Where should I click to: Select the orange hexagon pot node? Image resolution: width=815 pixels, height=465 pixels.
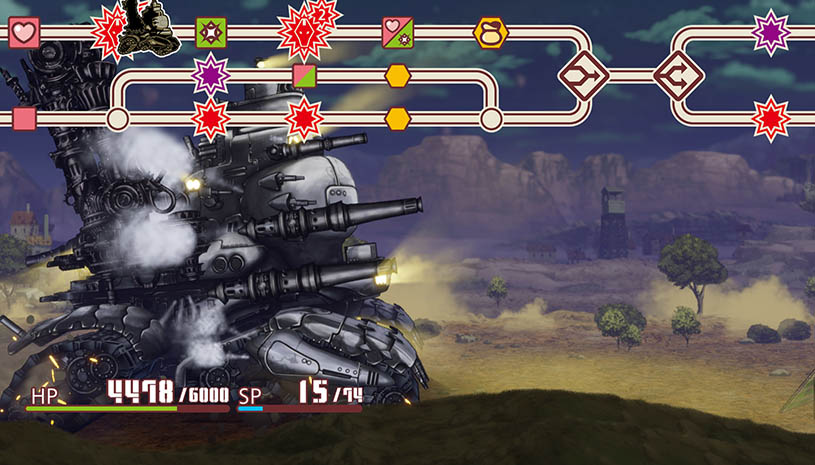490,32
